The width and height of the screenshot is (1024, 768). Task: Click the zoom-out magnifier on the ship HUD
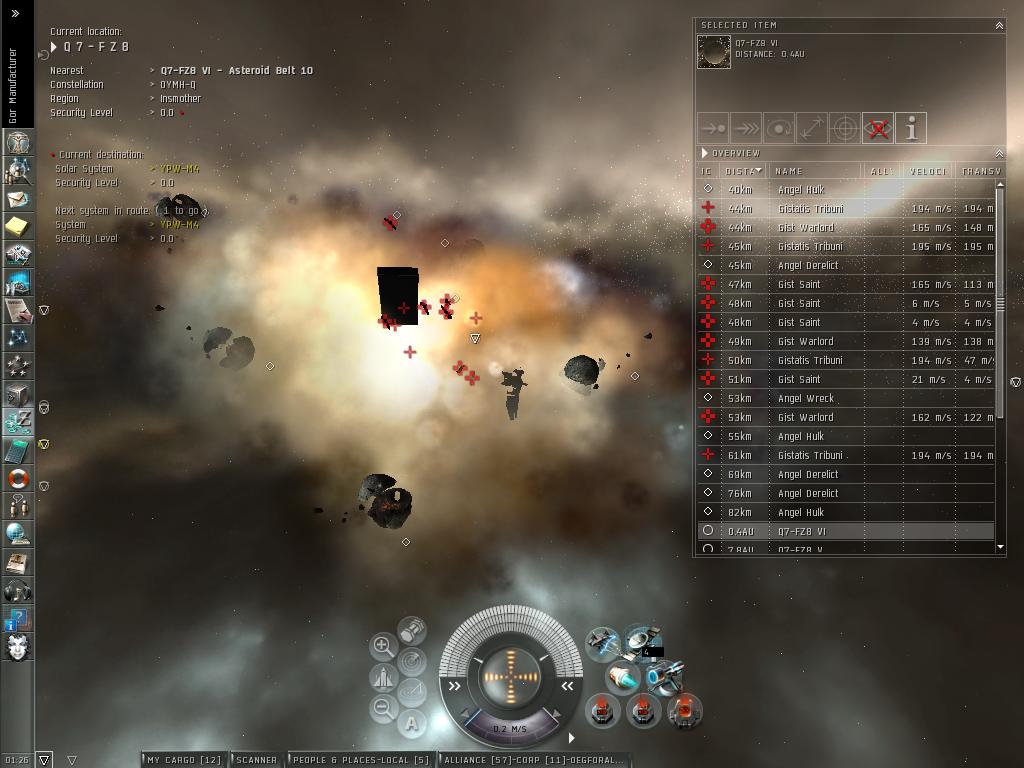382,709
